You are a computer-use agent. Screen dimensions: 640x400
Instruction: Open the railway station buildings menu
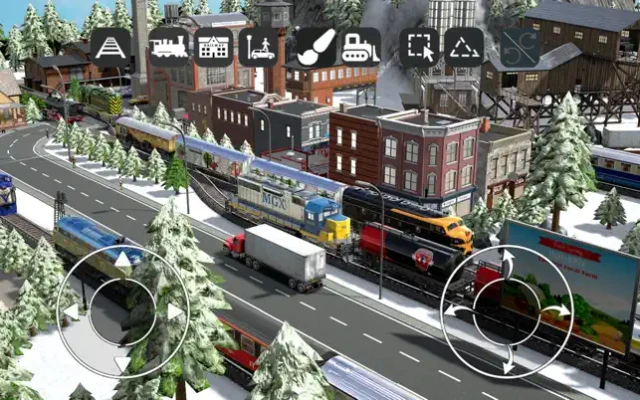click(214, 47)
